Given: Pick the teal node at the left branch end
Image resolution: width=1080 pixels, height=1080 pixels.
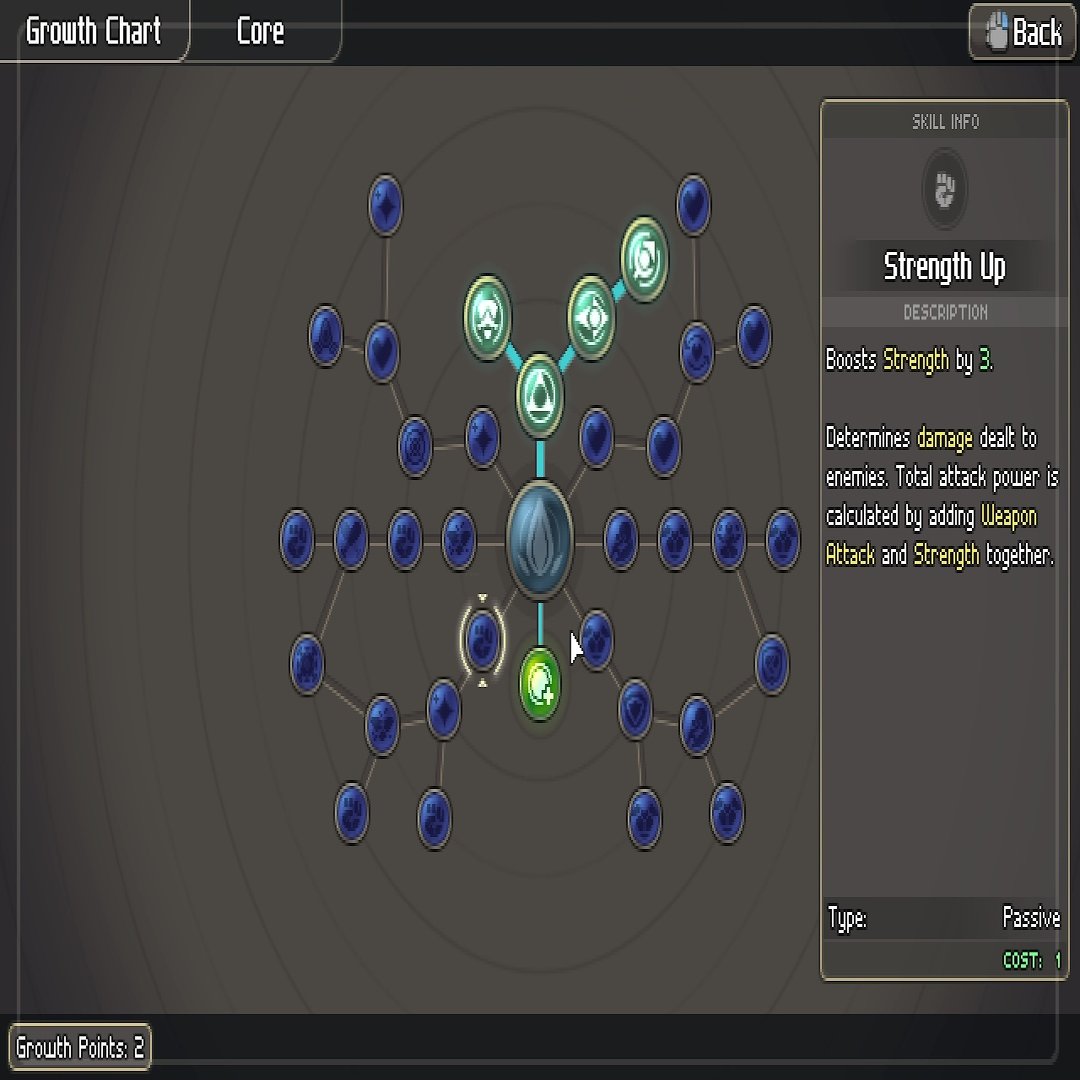Looking at the screenshot, I should [488, 317].
